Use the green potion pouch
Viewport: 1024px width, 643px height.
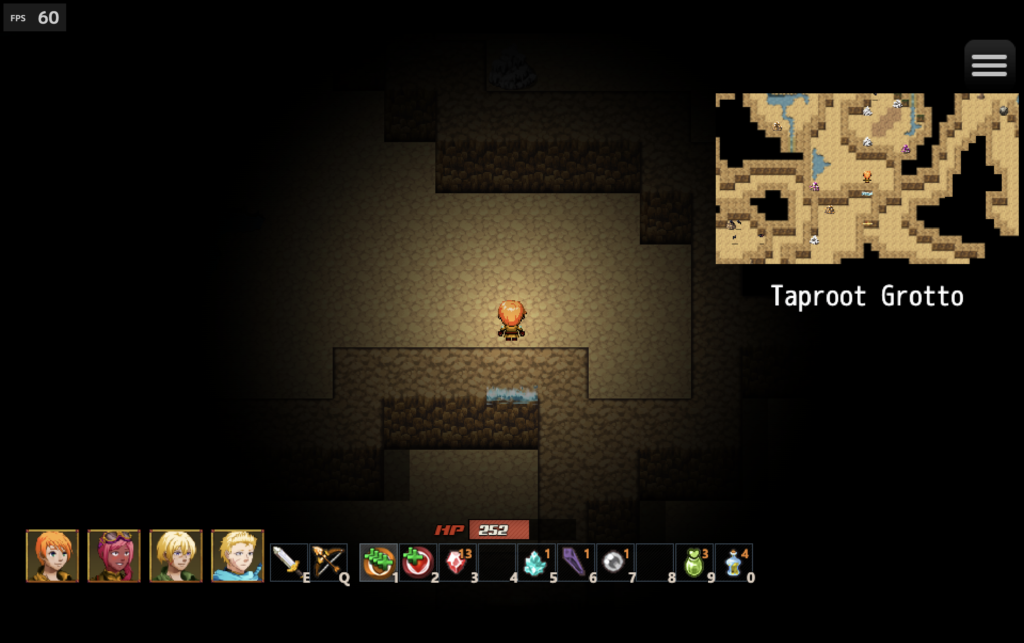pos(694,562)
